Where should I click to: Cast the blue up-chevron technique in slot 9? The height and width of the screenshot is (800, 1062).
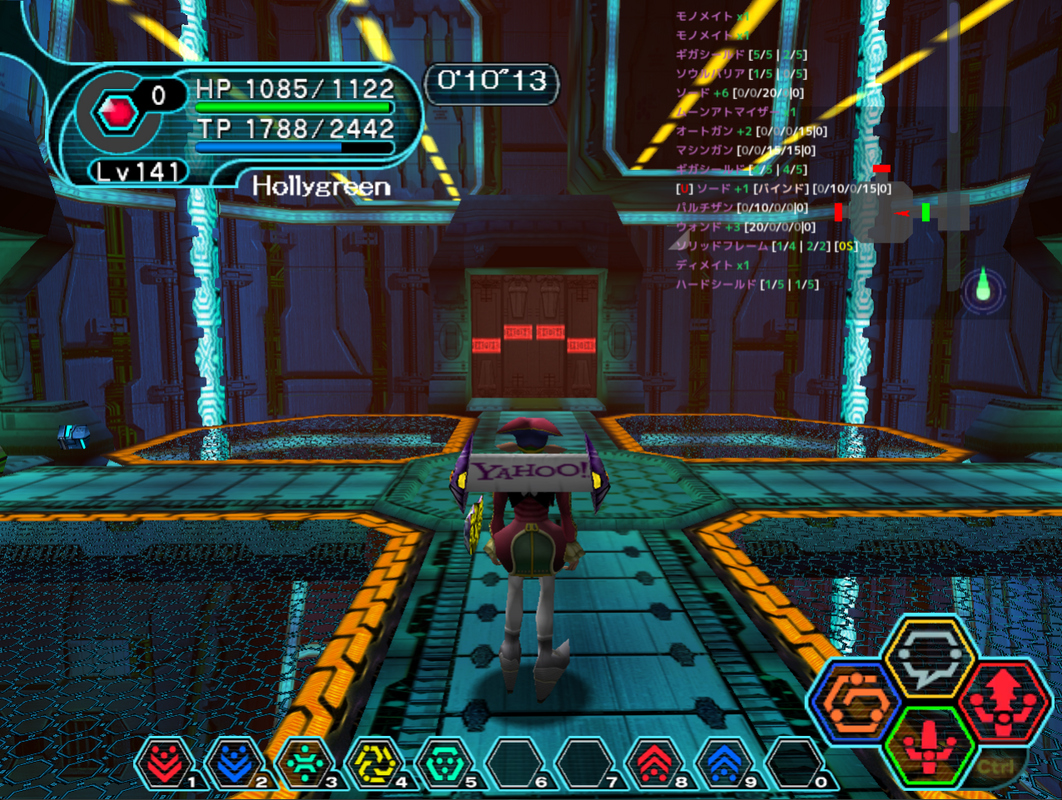722,763
